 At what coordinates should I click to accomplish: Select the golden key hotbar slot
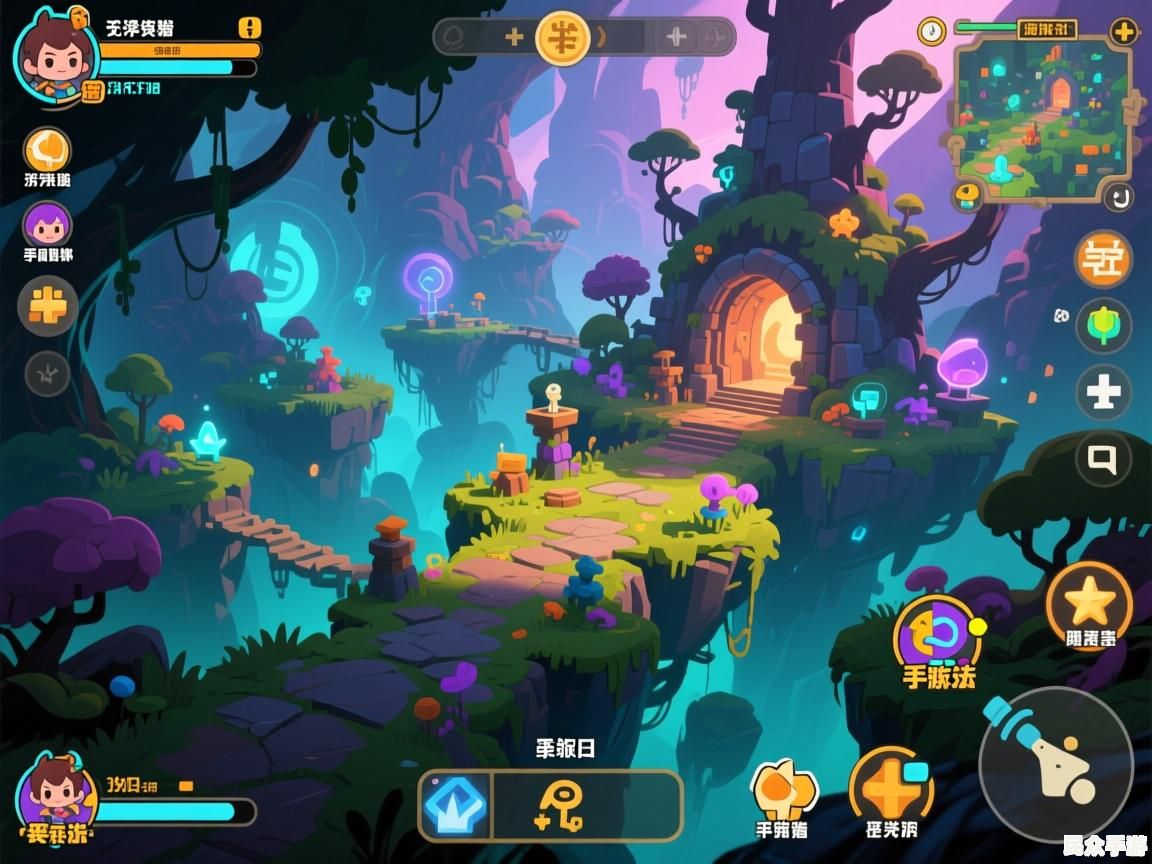pos(560,805)
